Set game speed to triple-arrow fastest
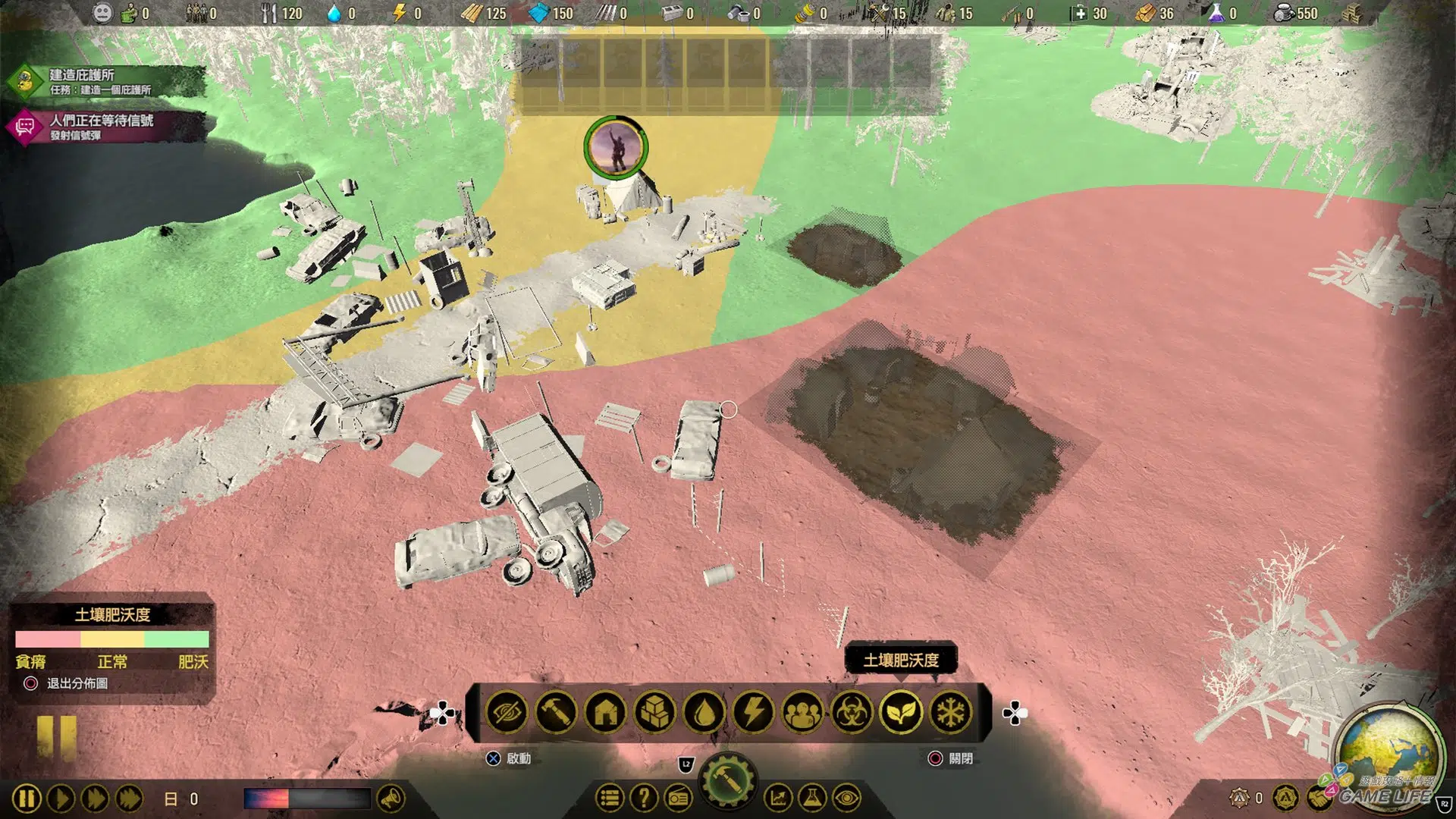 click(129, 799)
